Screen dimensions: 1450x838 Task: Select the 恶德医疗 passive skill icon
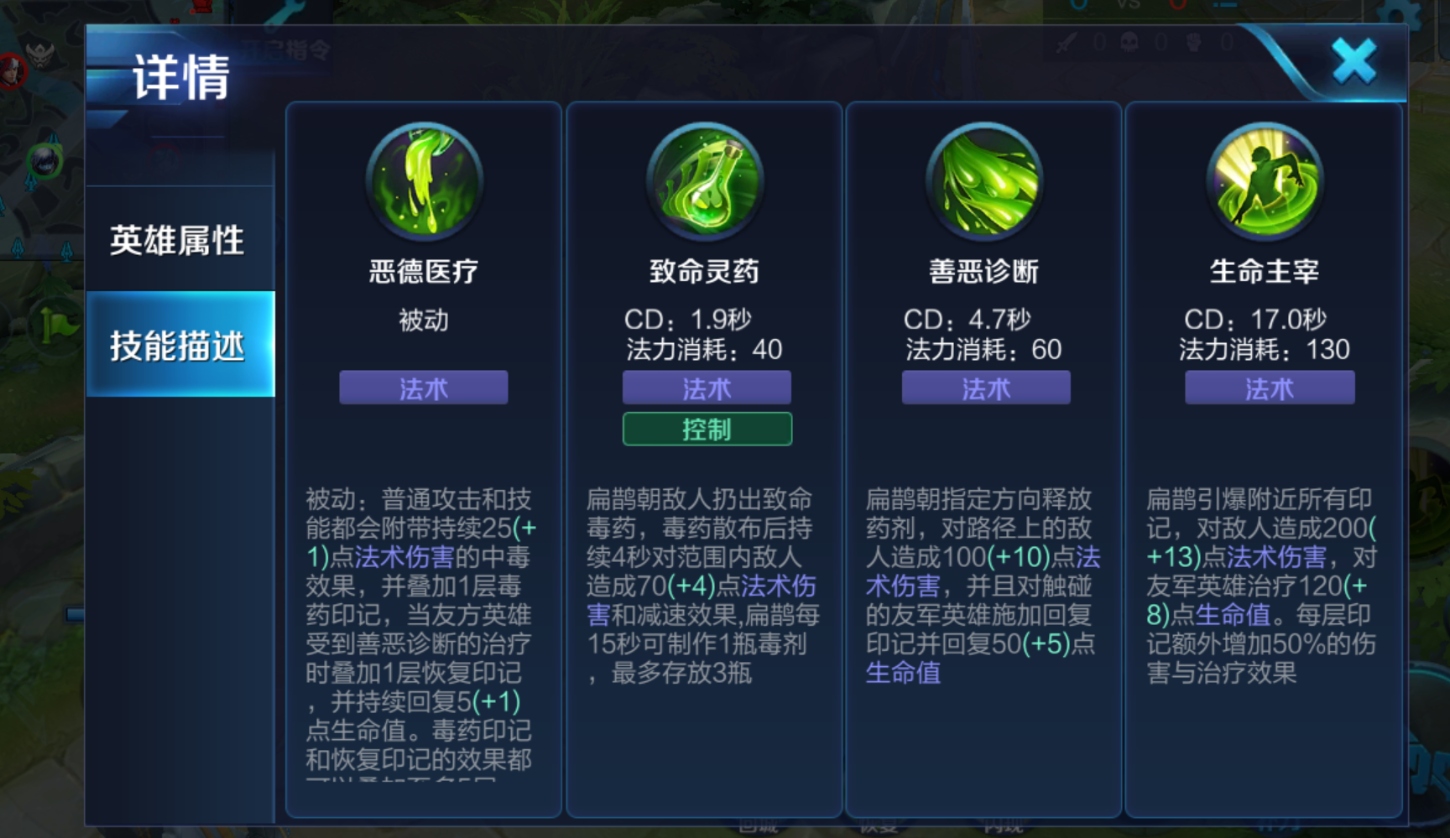(x=423, y=181)
